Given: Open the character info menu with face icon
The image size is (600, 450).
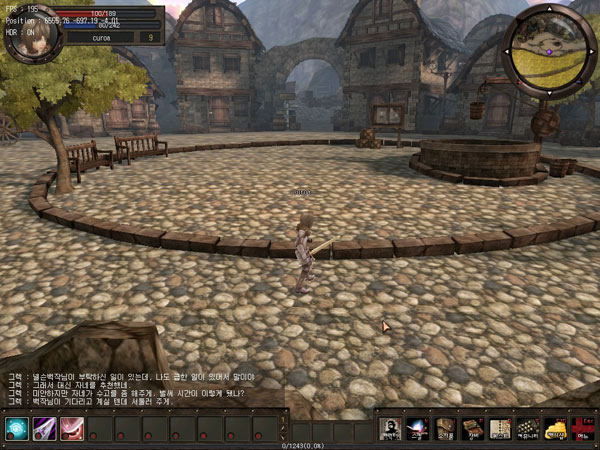Looking at the screenshot, I should 391,428.
